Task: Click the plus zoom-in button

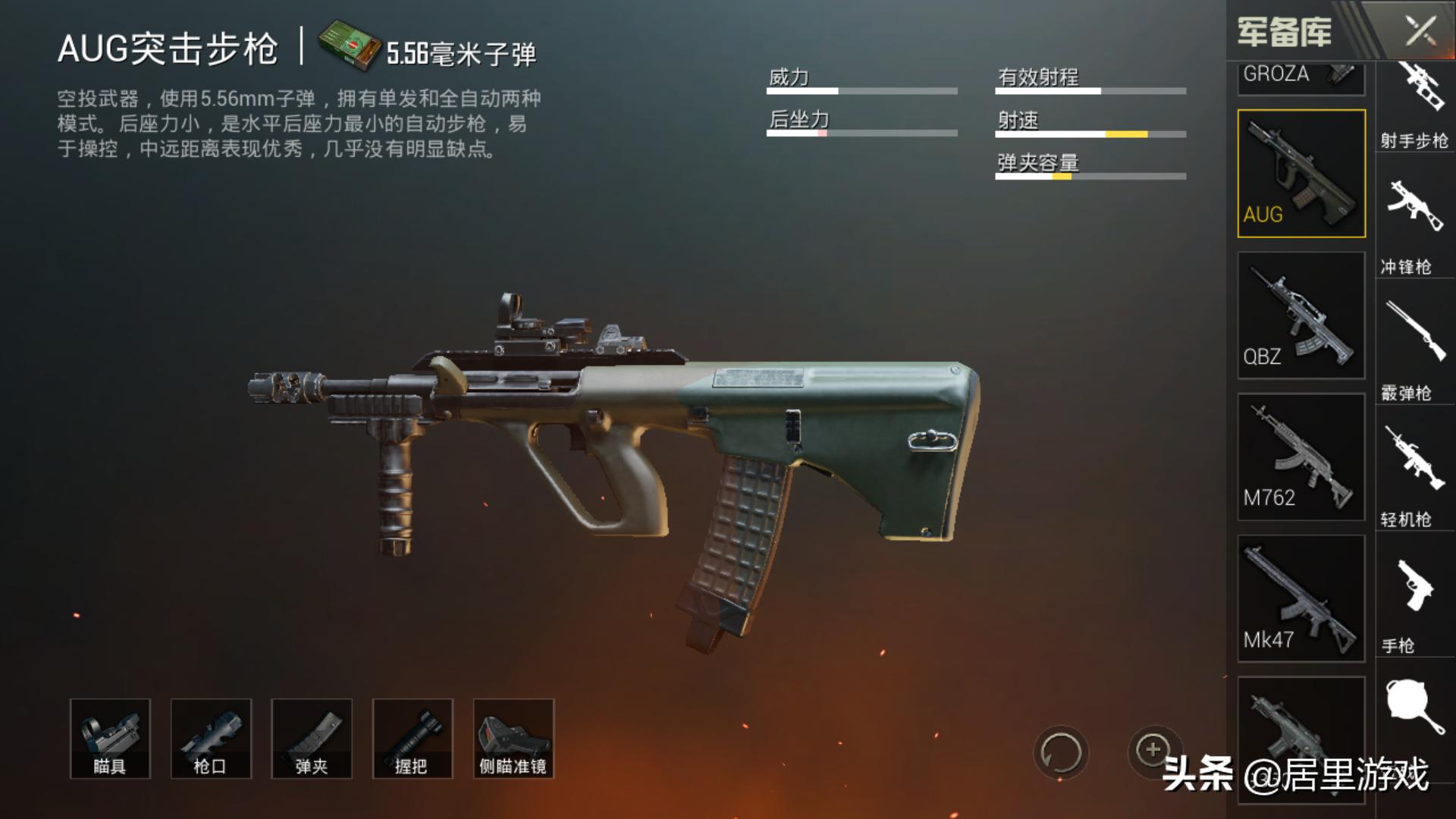Action: tap(1153, 750)
